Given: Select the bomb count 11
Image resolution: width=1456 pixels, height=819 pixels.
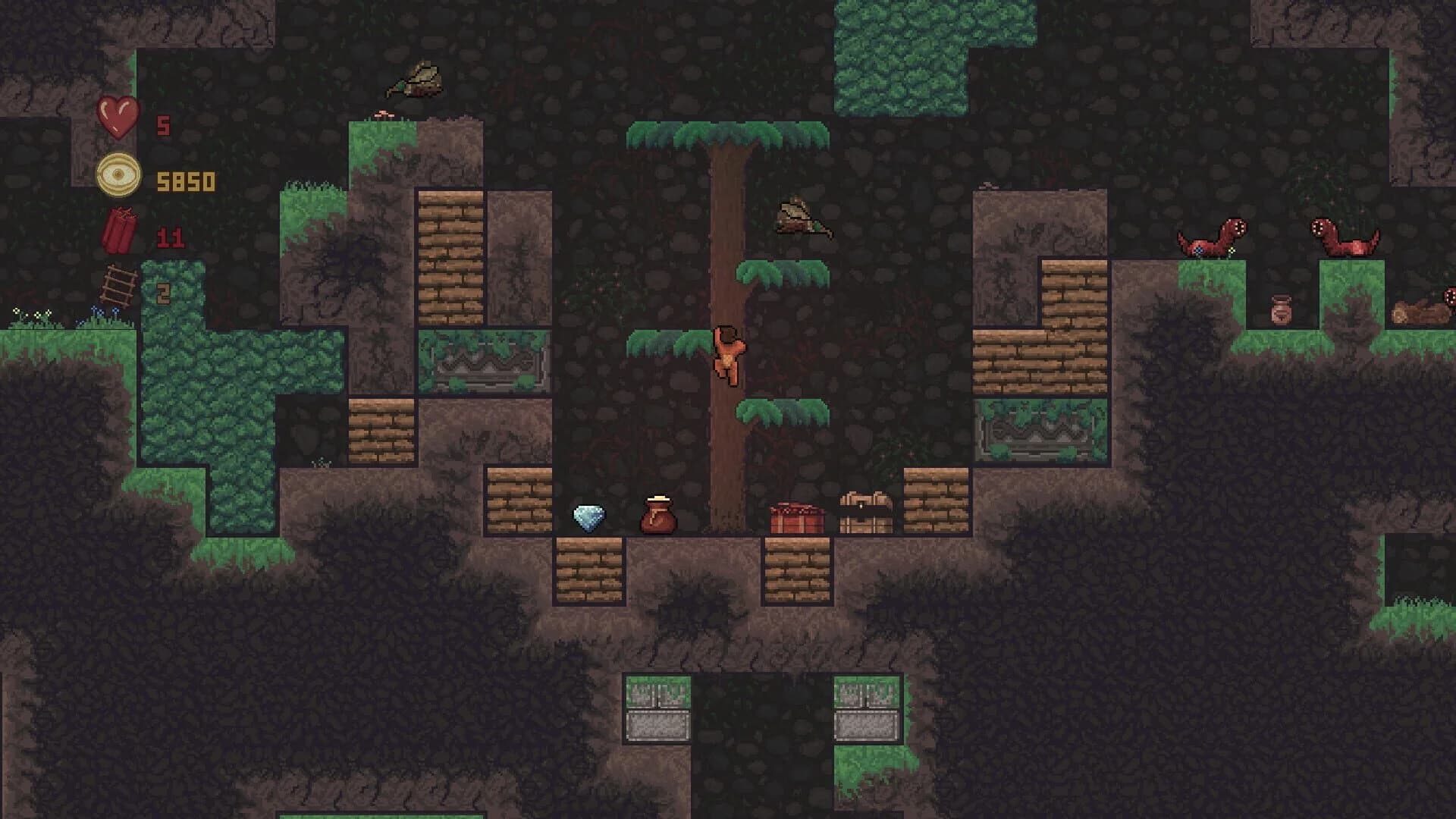Looking at the screenshot, I should 173,235.
